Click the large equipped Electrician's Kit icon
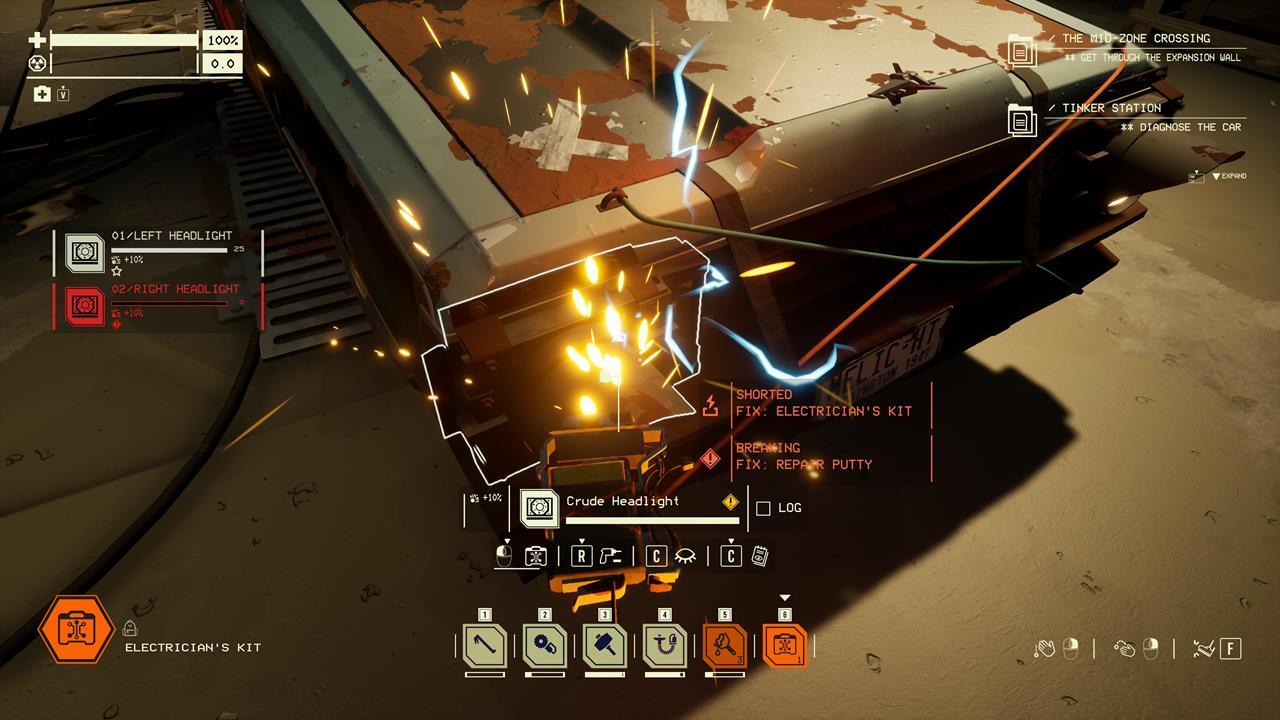 (x=76, y=629)
